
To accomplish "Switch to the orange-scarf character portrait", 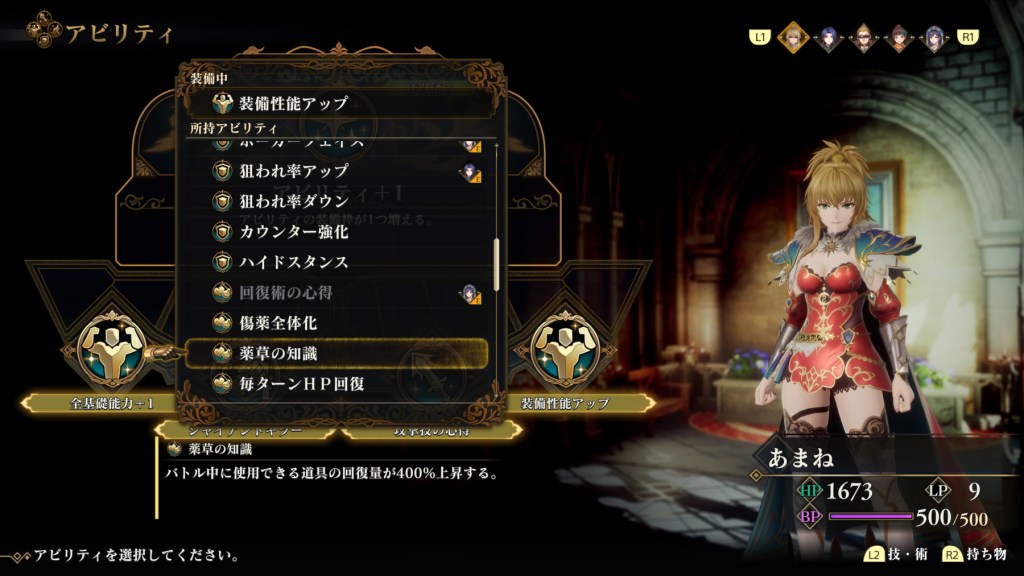I will (898, 38).
